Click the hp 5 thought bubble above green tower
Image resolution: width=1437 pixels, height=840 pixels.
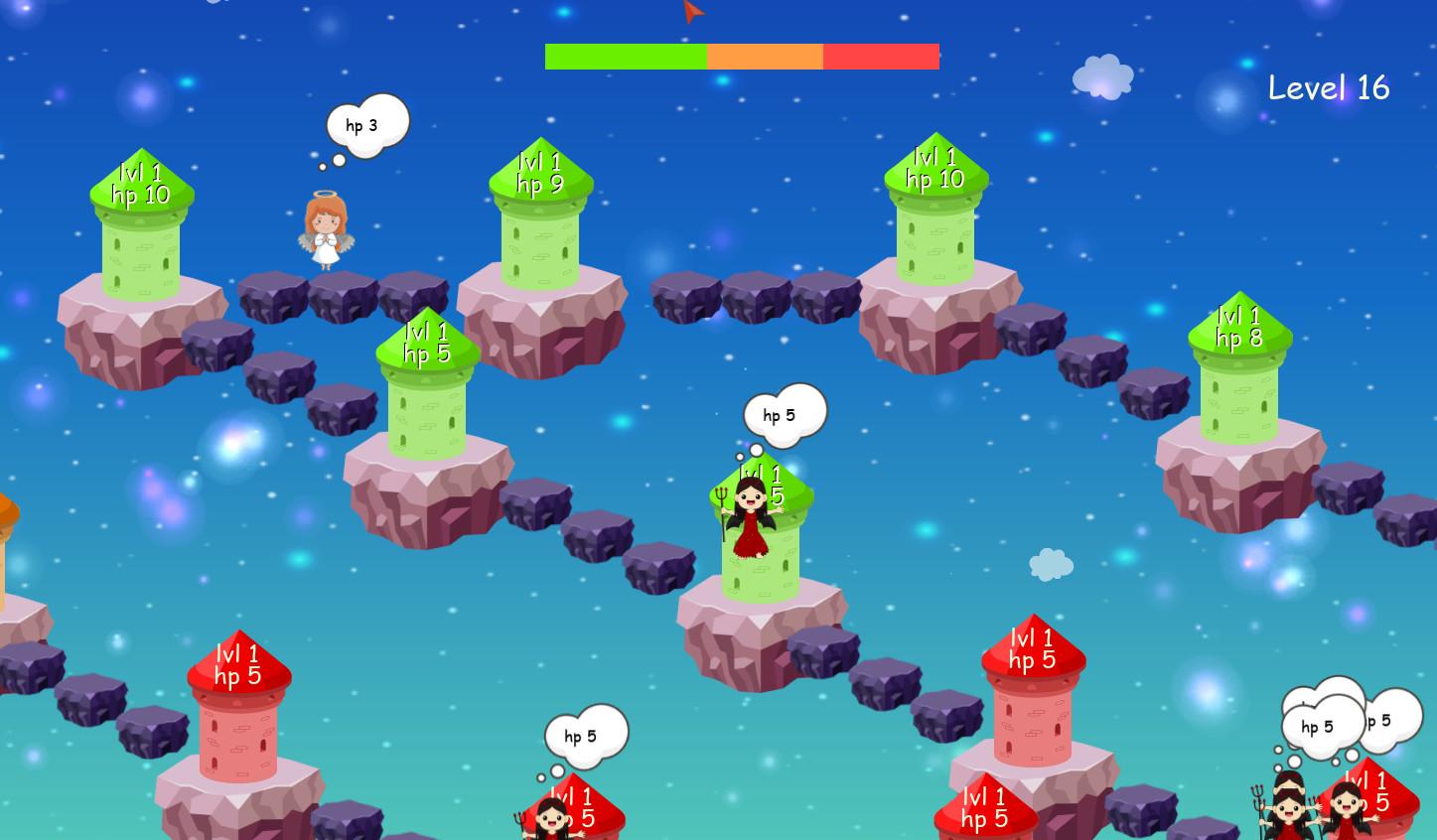pyautogui.click(x=784, y=414)
